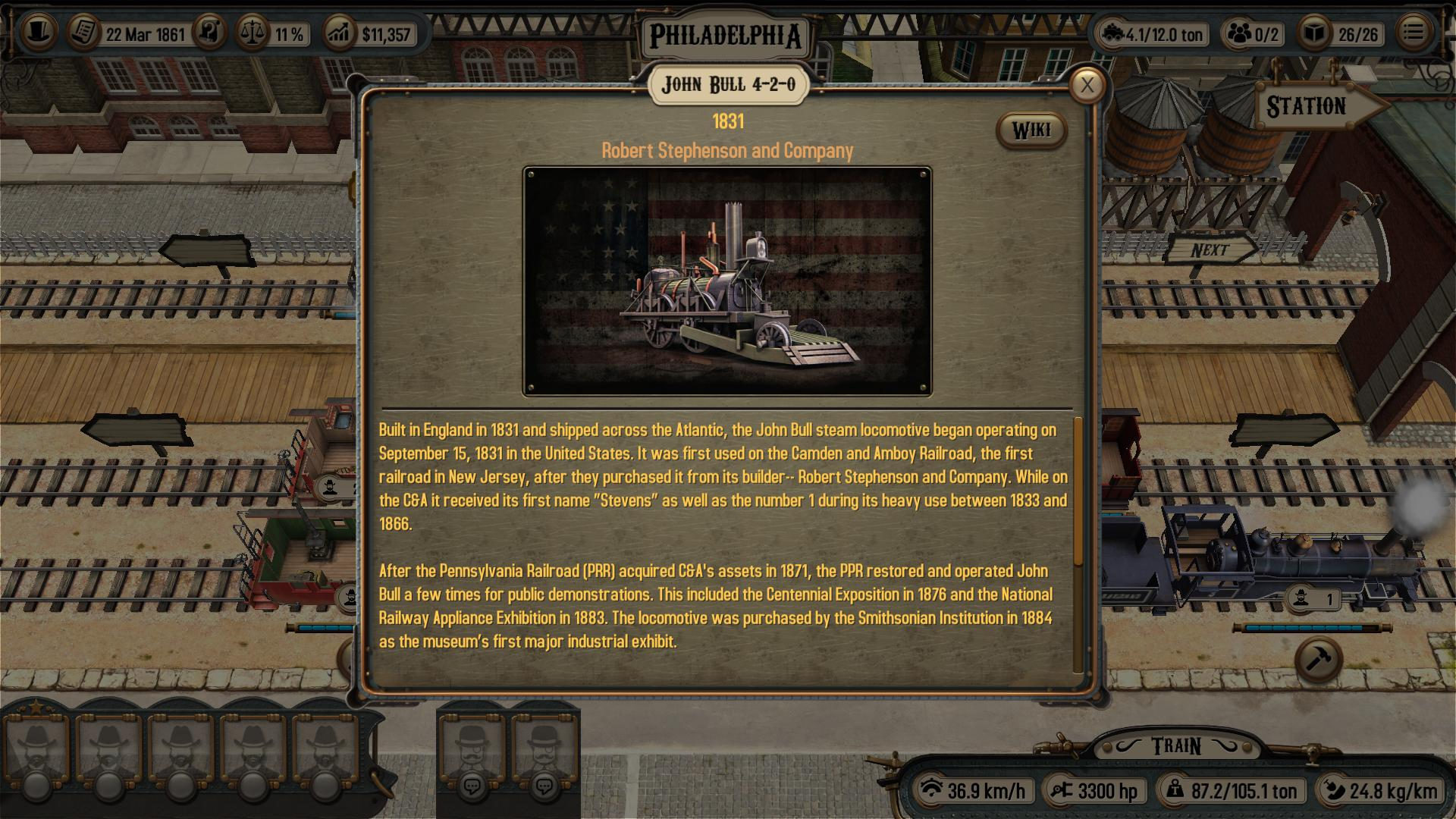The height and width of the screenshot is (819, 1456).
Task: Click the 3300 hp horsepower icon
Action: tap(1060, 790)
